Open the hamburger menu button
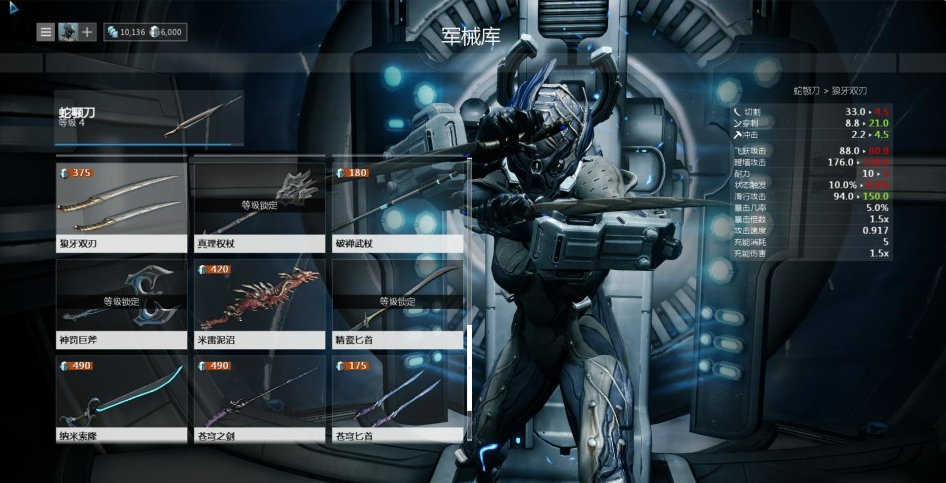This screenshot has height=483, width=946. (x=46, y=32)
